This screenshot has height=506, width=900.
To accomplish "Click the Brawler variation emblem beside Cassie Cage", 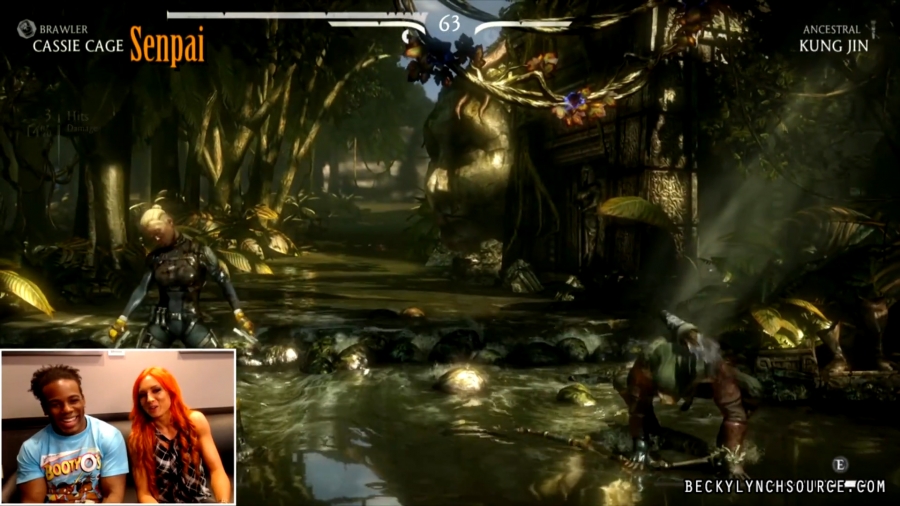I will point(26,29).
